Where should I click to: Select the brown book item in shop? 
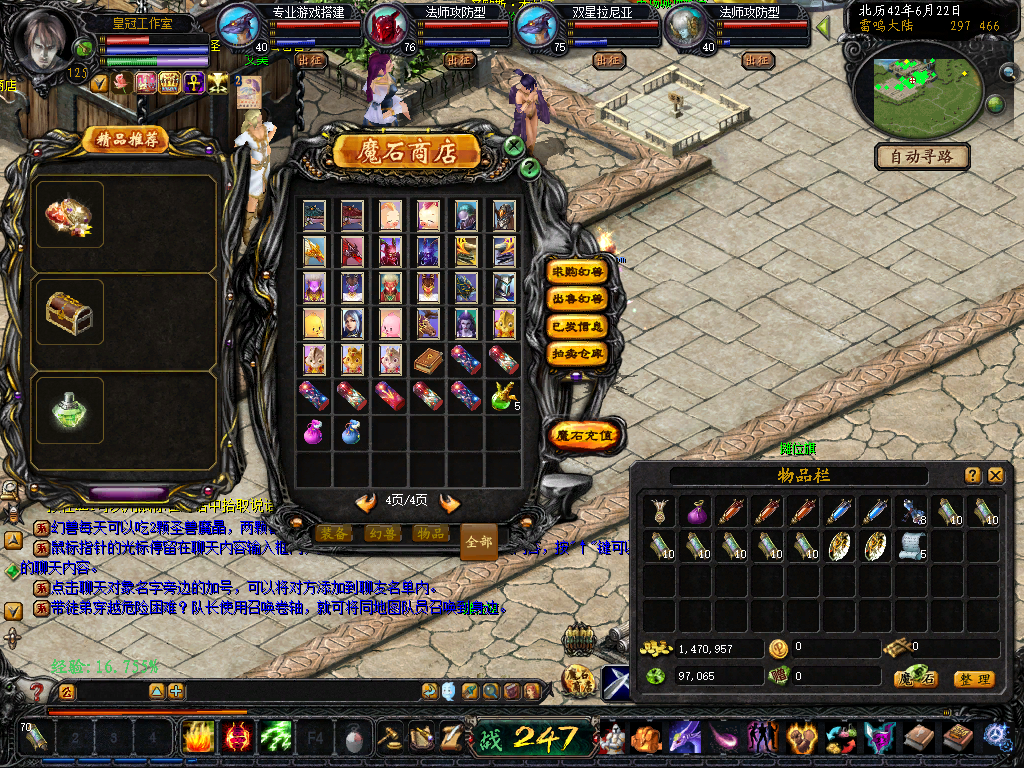[x=427, y=360]
